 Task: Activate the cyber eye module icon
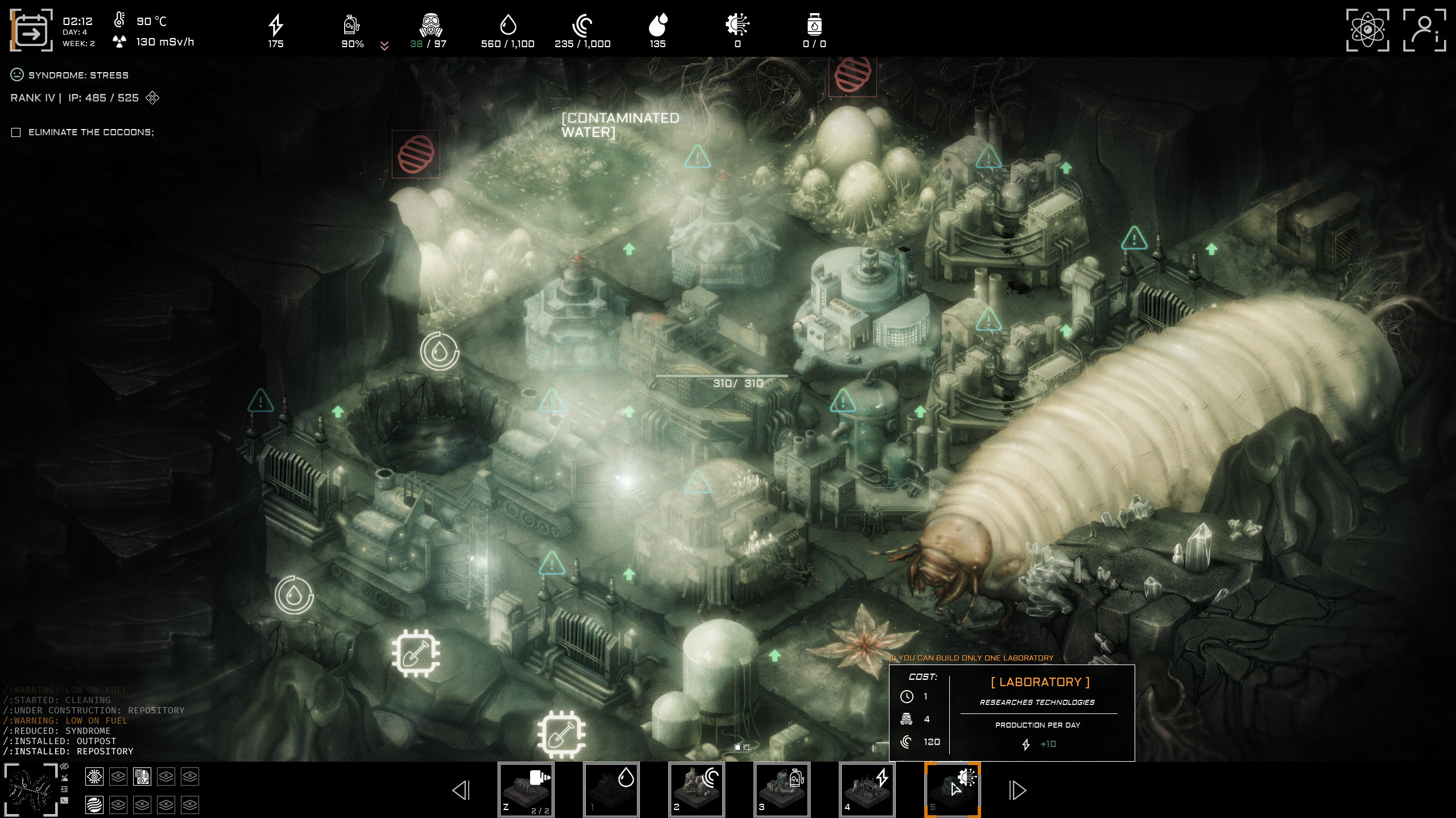[94, 777]
